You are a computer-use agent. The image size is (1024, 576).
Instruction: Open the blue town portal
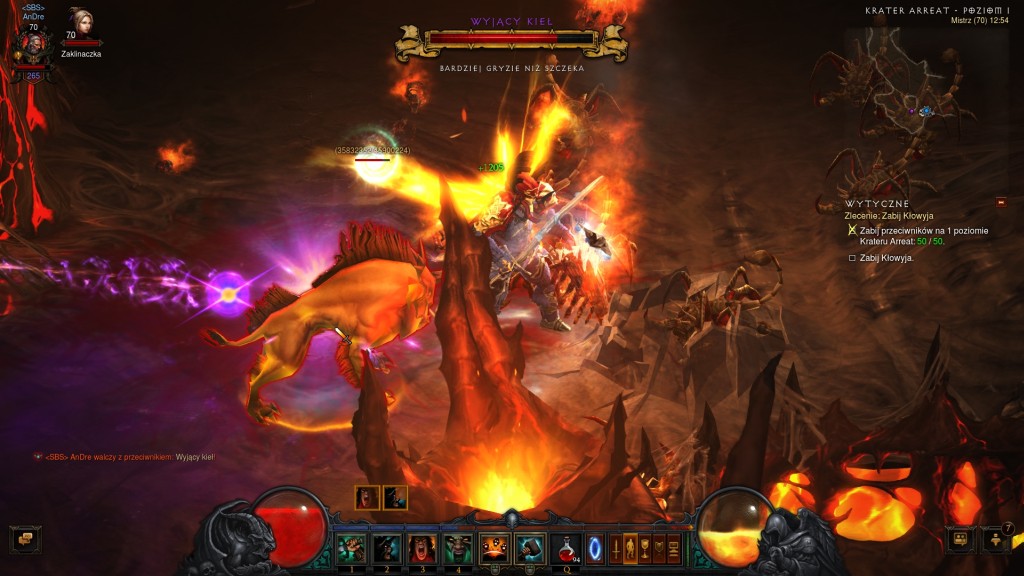[x=595, y=548]
